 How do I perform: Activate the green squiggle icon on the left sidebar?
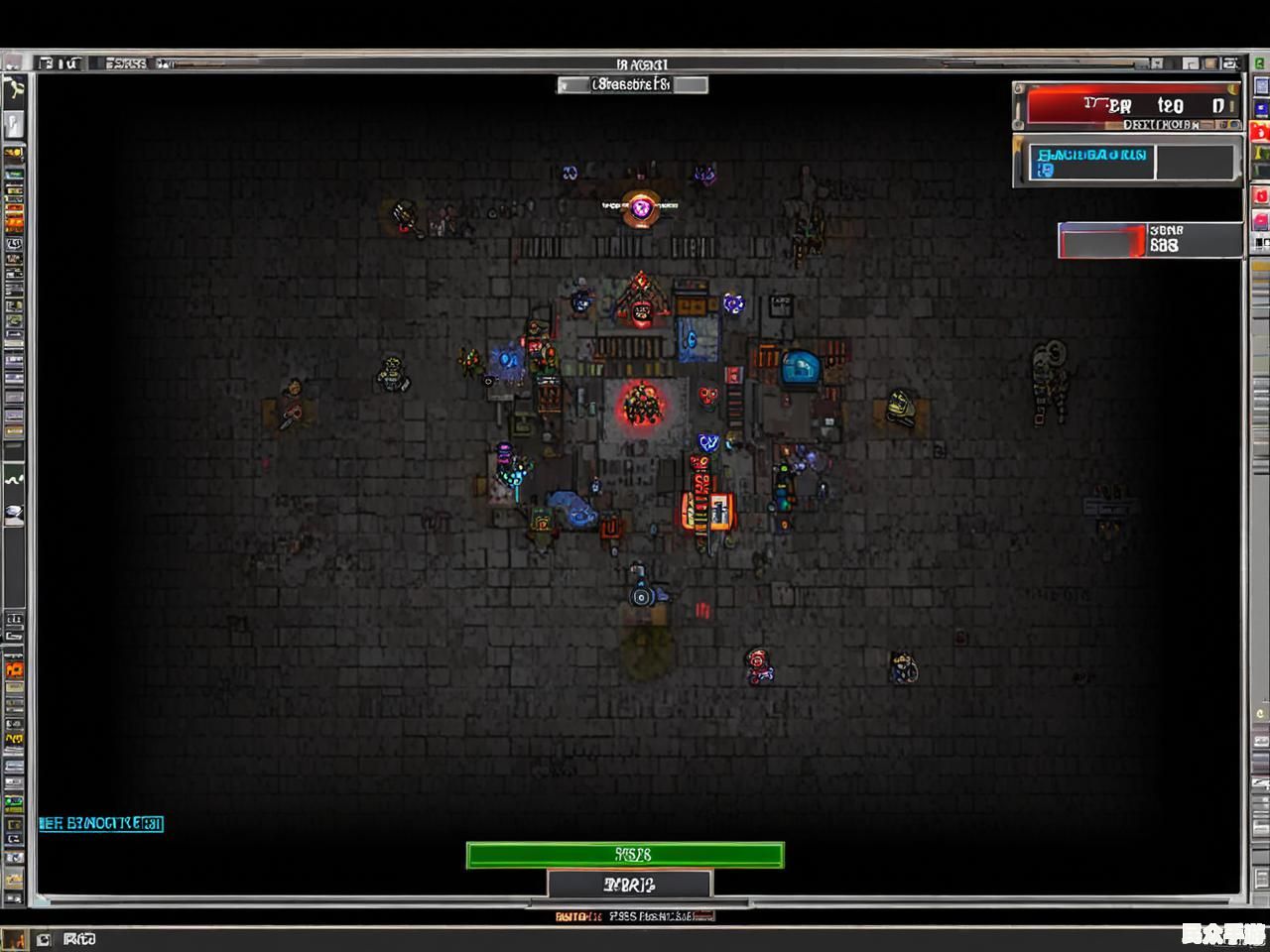tap(14, 479)
